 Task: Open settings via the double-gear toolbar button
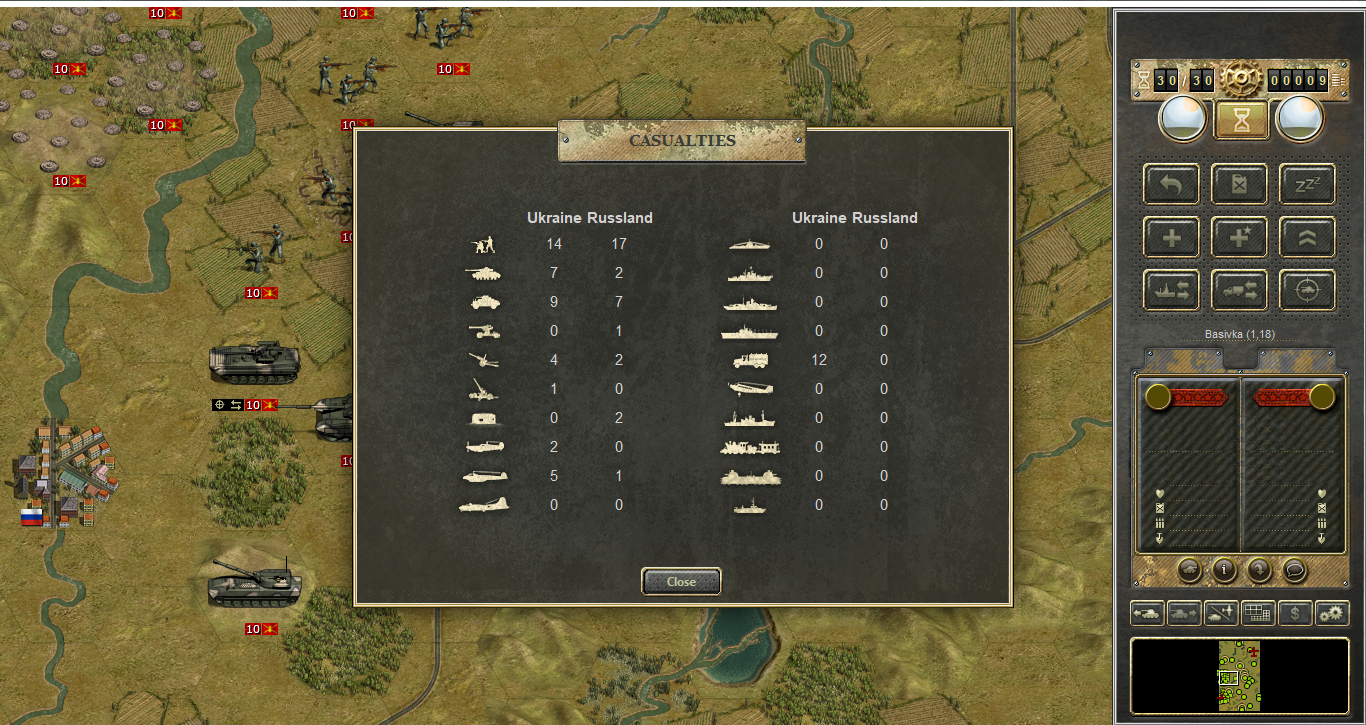pos(1332,613)
